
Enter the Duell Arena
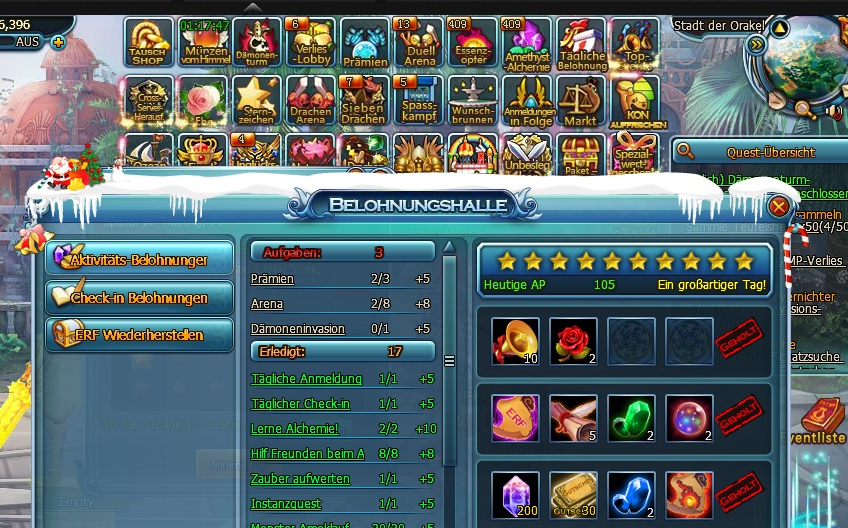coord(419,43)
